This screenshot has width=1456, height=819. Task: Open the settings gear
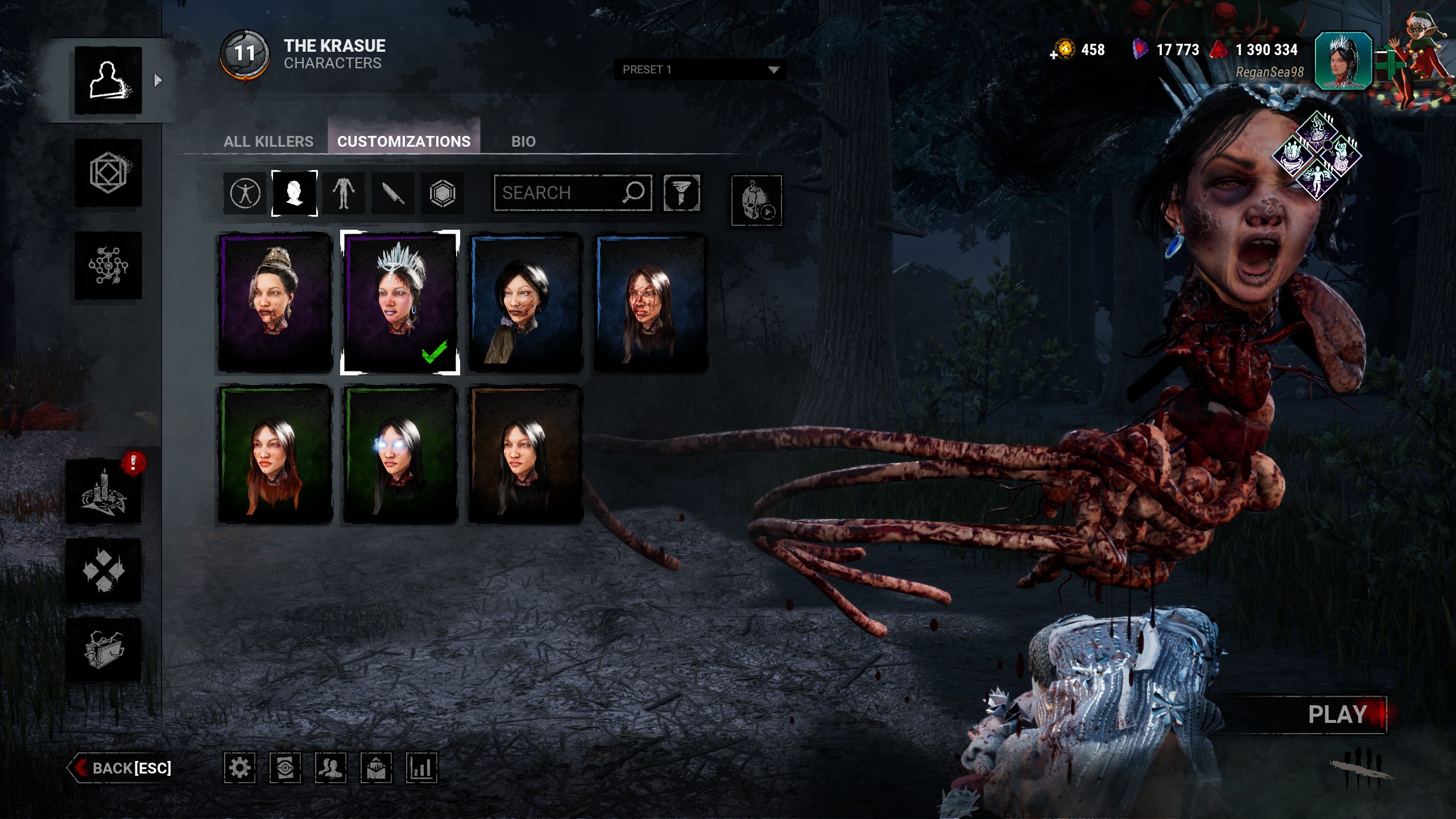click(x=239, y=768)
